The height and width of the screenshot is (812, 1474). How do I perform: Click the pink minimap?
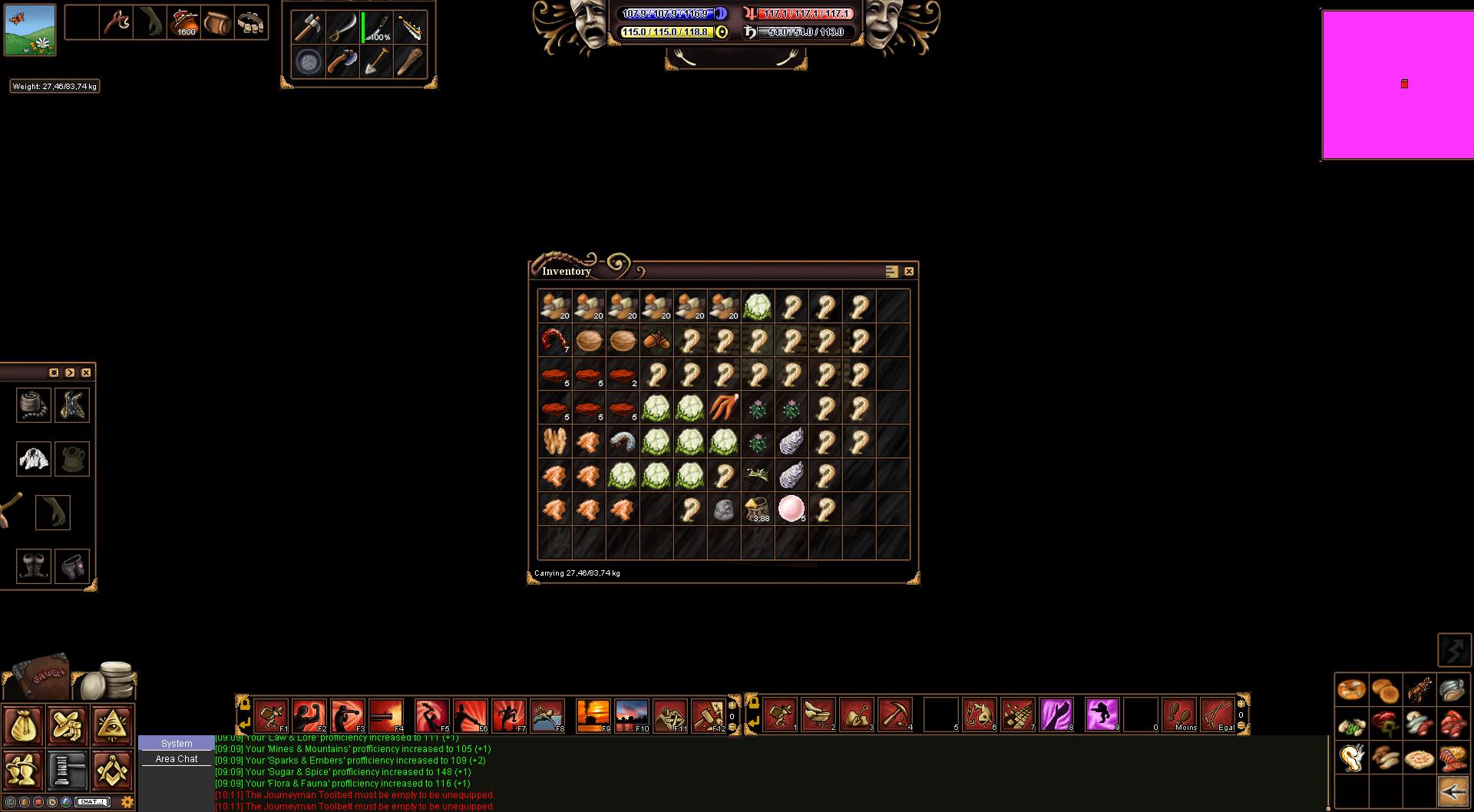click(1397, 84)
